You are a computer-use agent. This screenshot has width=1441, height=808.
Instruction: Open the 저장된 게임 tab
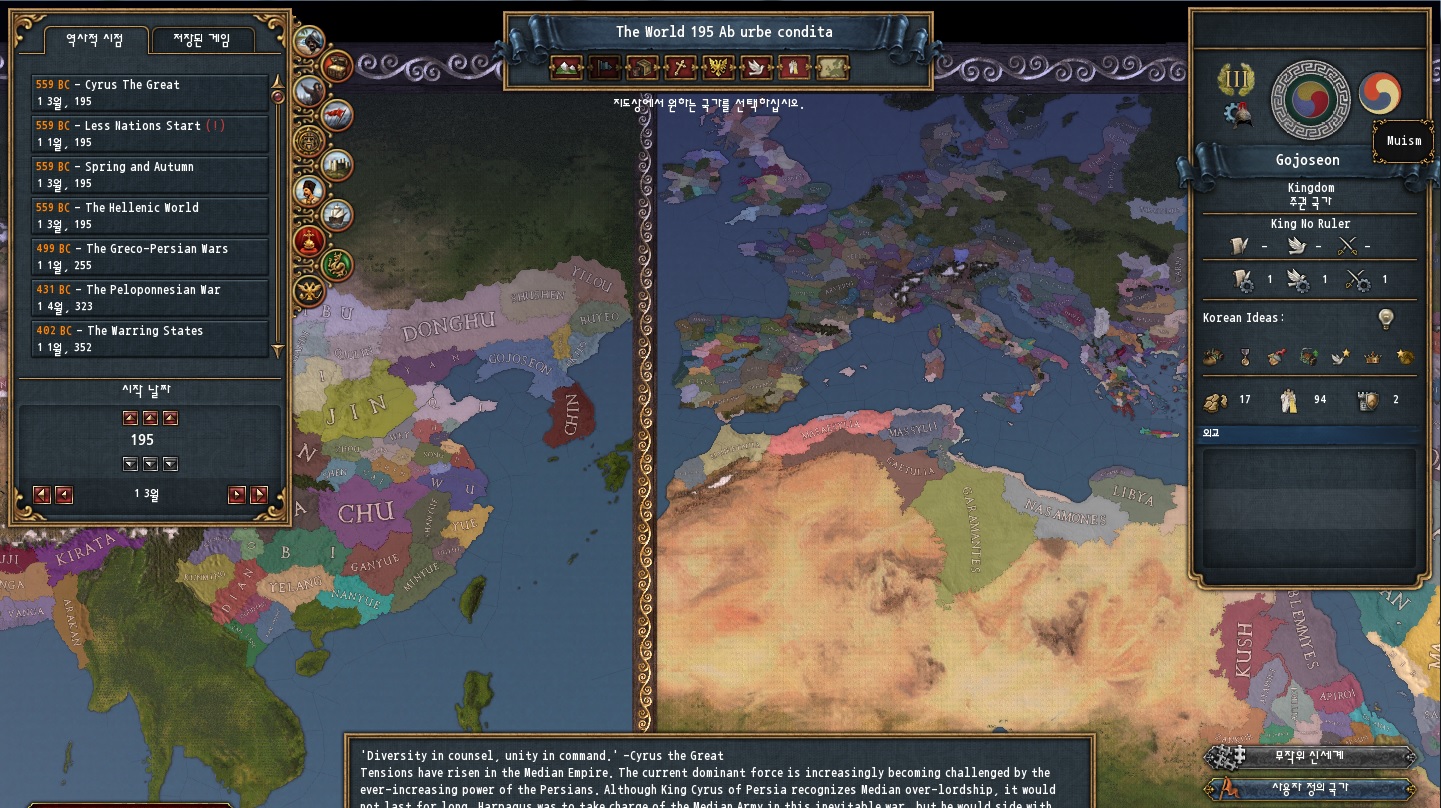pyautogui.click(x=204, y=40)
